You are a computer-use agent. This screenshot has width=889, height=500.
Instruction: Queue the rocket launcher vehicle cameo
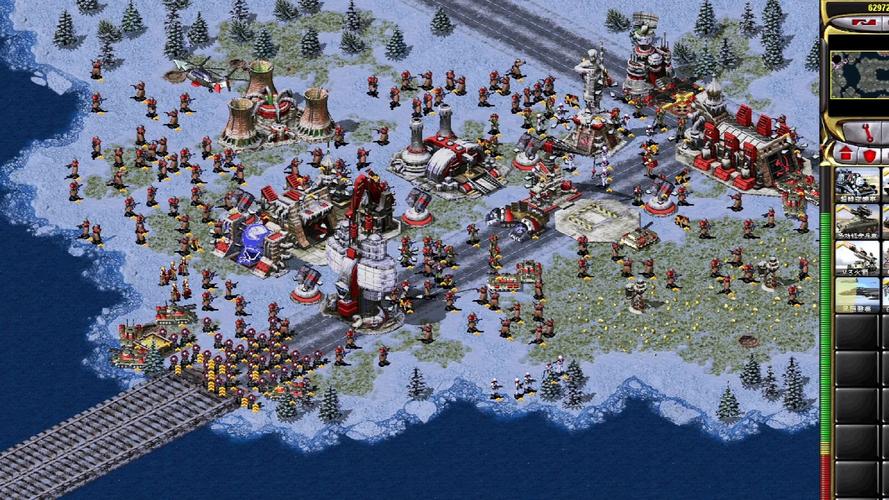click(x=858, y=257)
